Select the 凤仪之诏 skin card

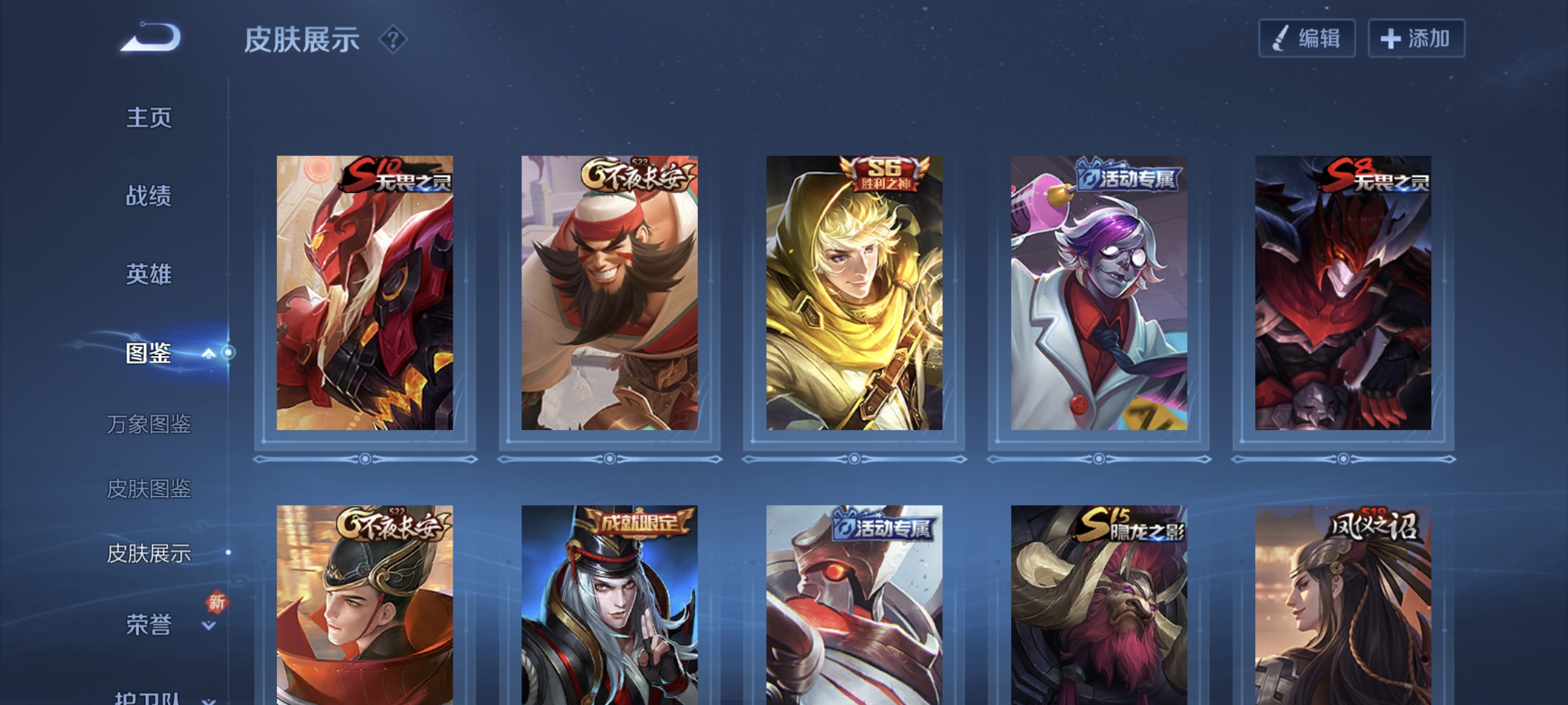pos(1343,605)
